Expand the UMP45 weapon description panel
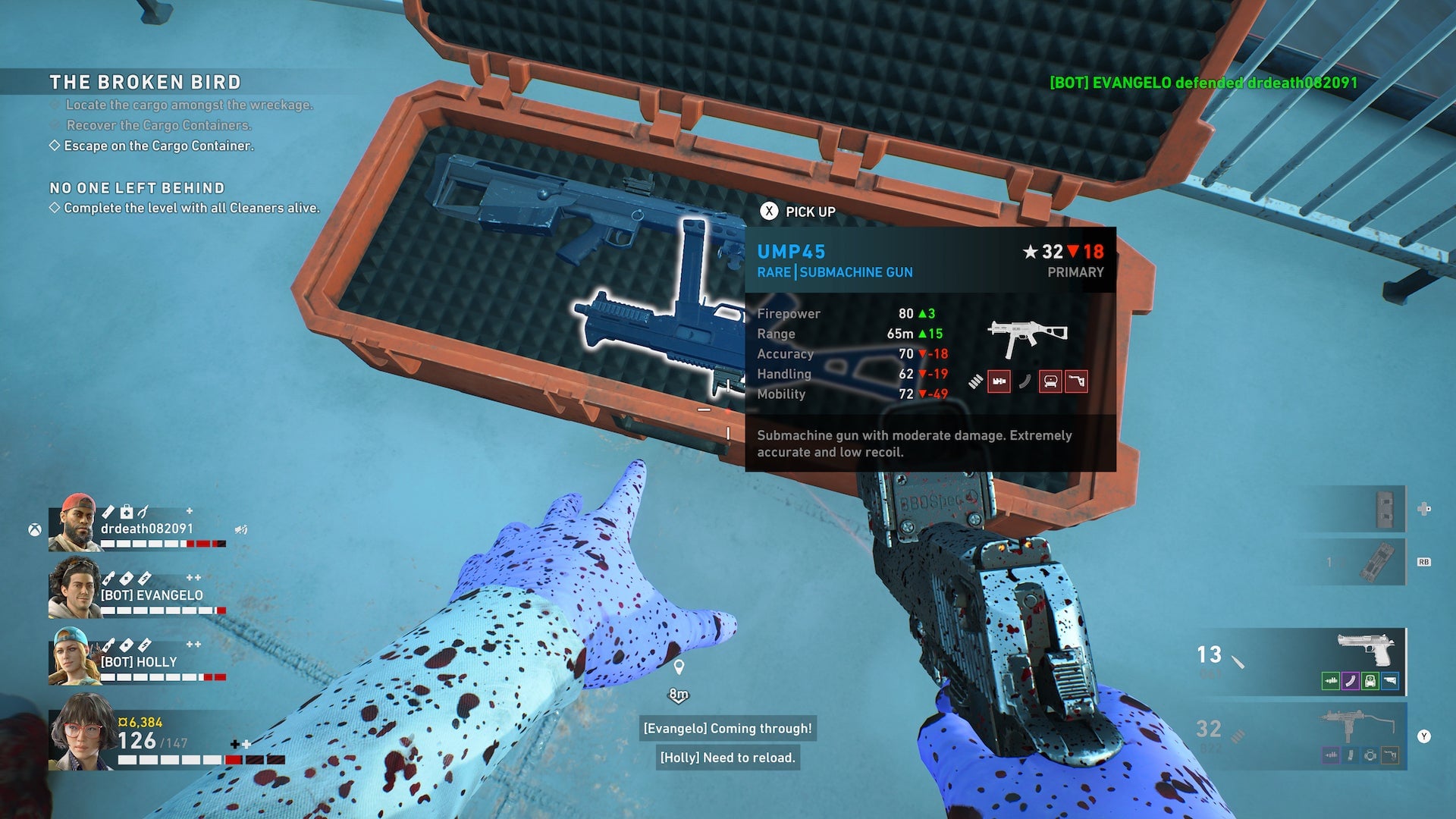Image resolution: width=1456 pixels, height=819 pixels. click(x=933, y=444)
